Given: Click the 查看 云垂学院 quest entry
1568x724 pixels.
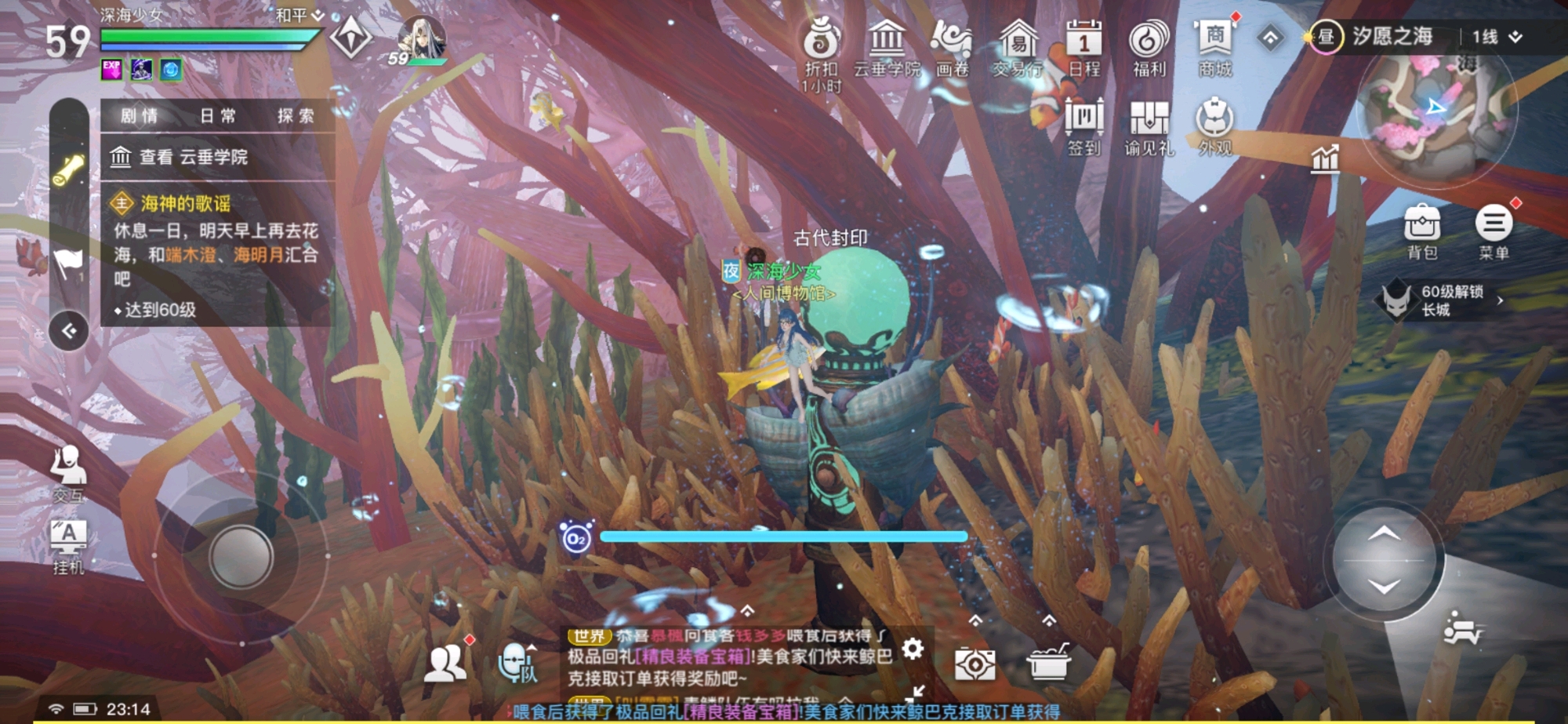Looking at the screenshot, I should tap(192, 158).
